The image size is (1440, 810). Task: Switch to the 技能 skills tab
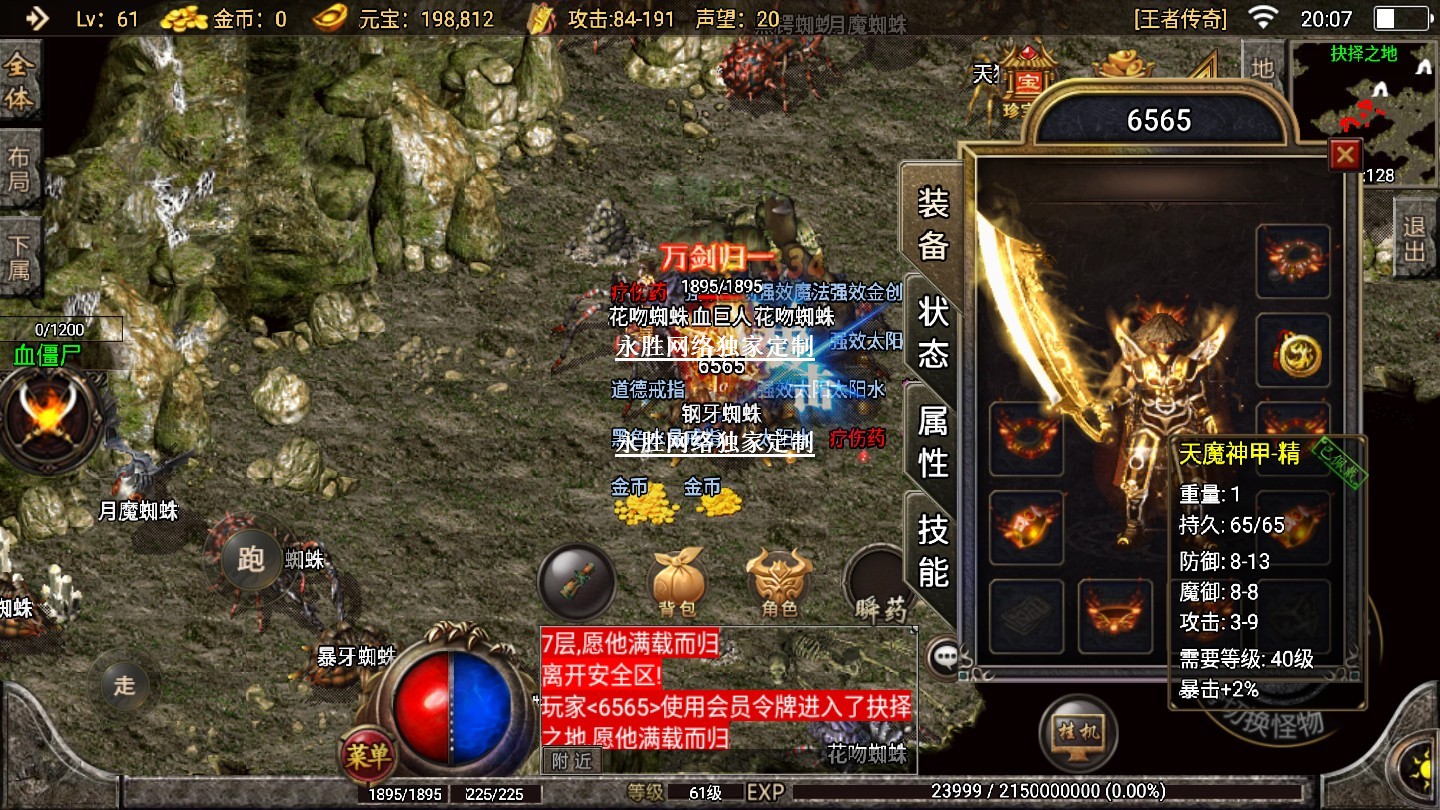pos(933,550)
